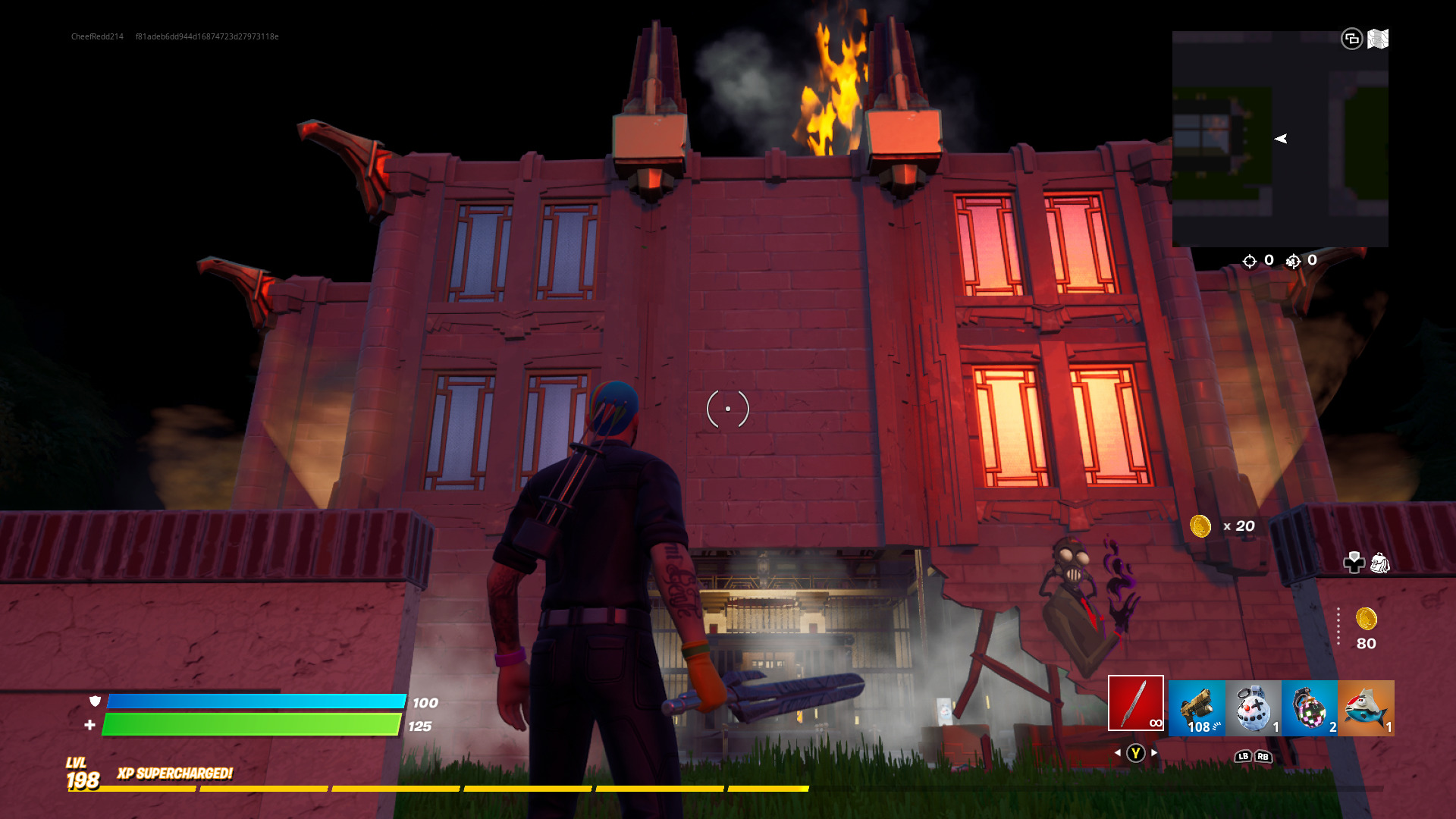Open the emote wheel icon above the minimap
This screenshot has width=1456, height=819.
(x=1354, y=38)
